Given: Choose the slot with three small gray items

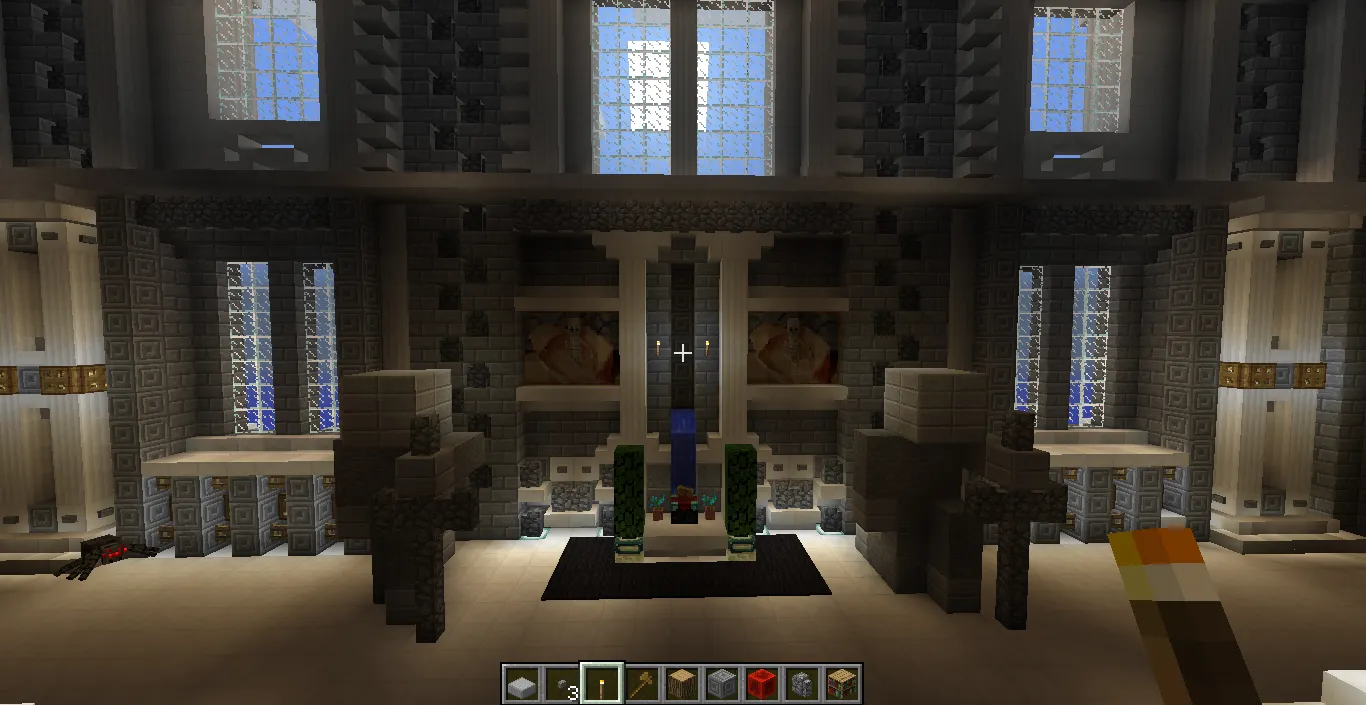Looking at the screenshot, I should coord(561,684).
